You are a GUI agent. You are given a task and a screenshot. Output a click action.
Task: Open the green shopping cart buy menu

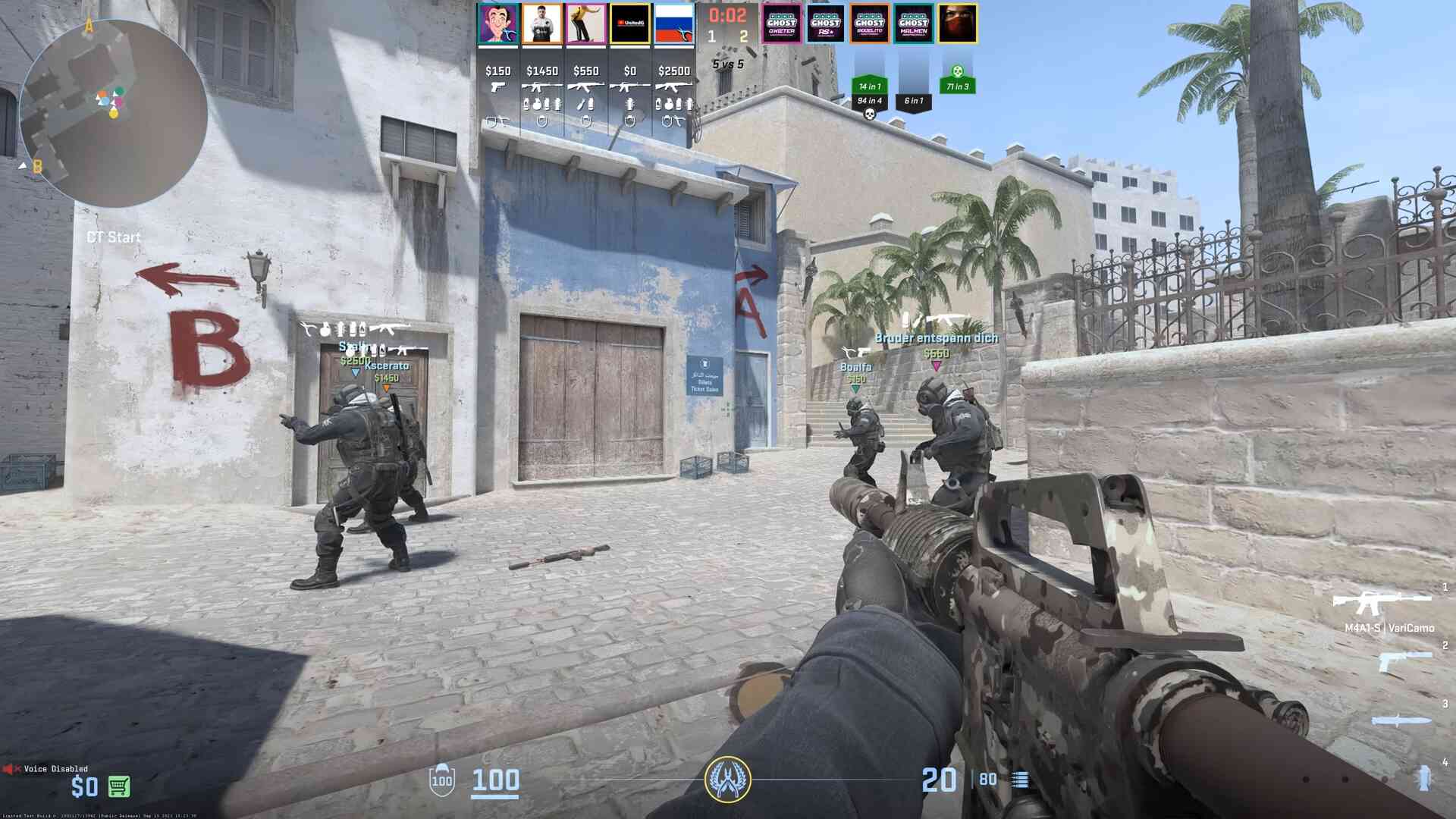119,786
